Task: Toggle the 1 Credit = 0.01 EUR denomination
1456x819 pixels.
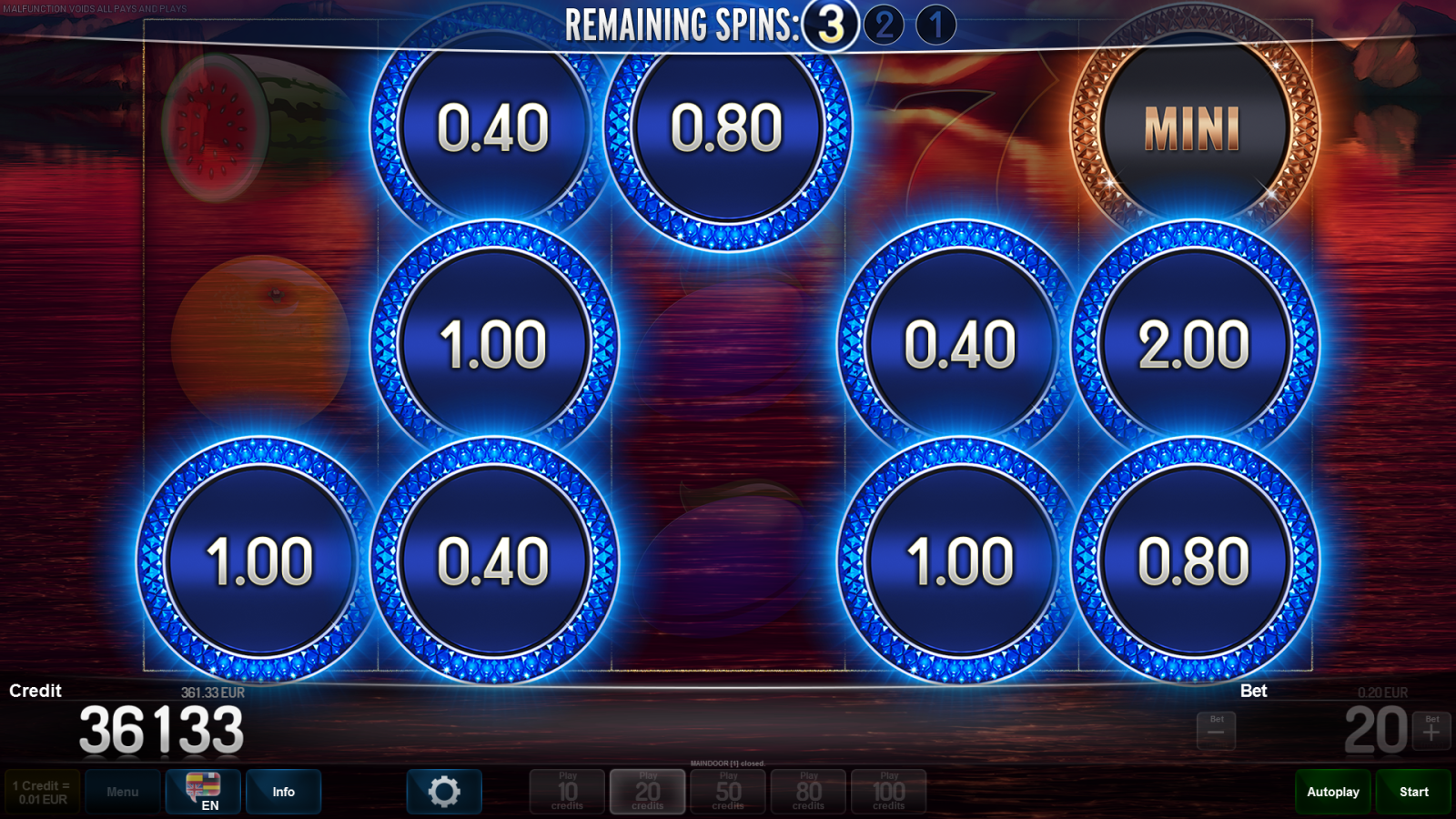Action: pos(42,792)
